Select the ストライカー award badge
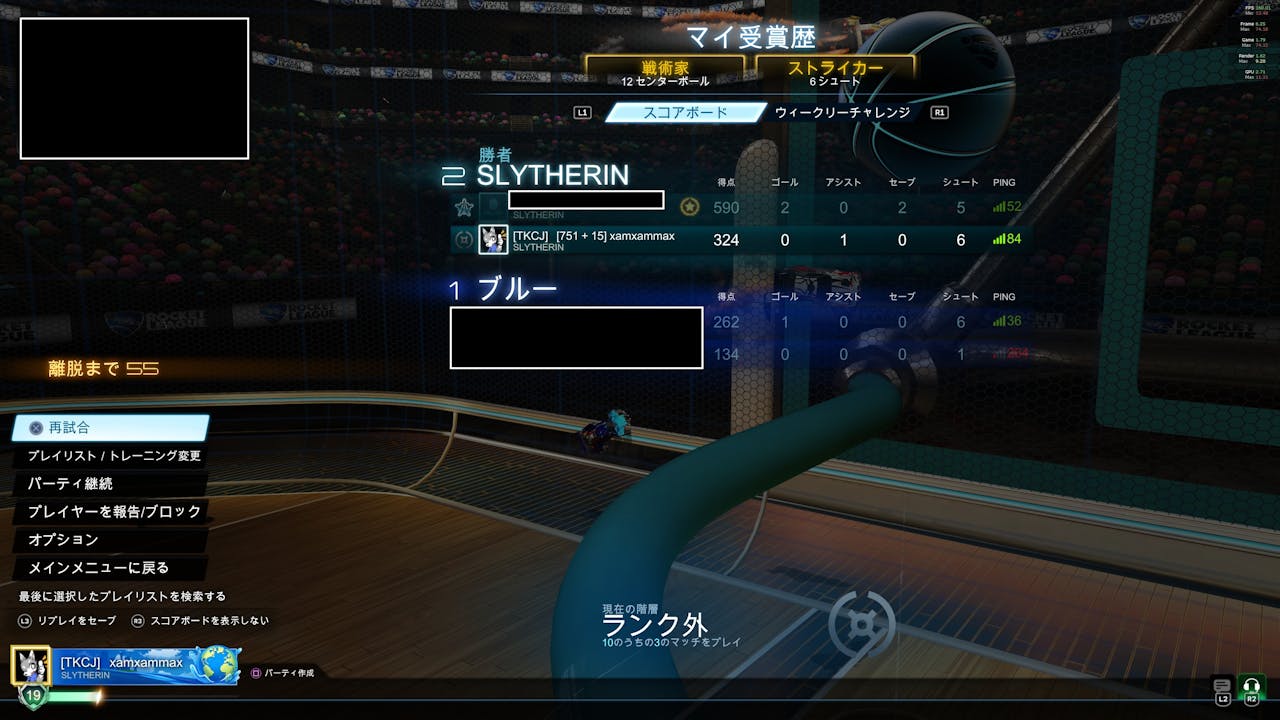 pos(835,71)
